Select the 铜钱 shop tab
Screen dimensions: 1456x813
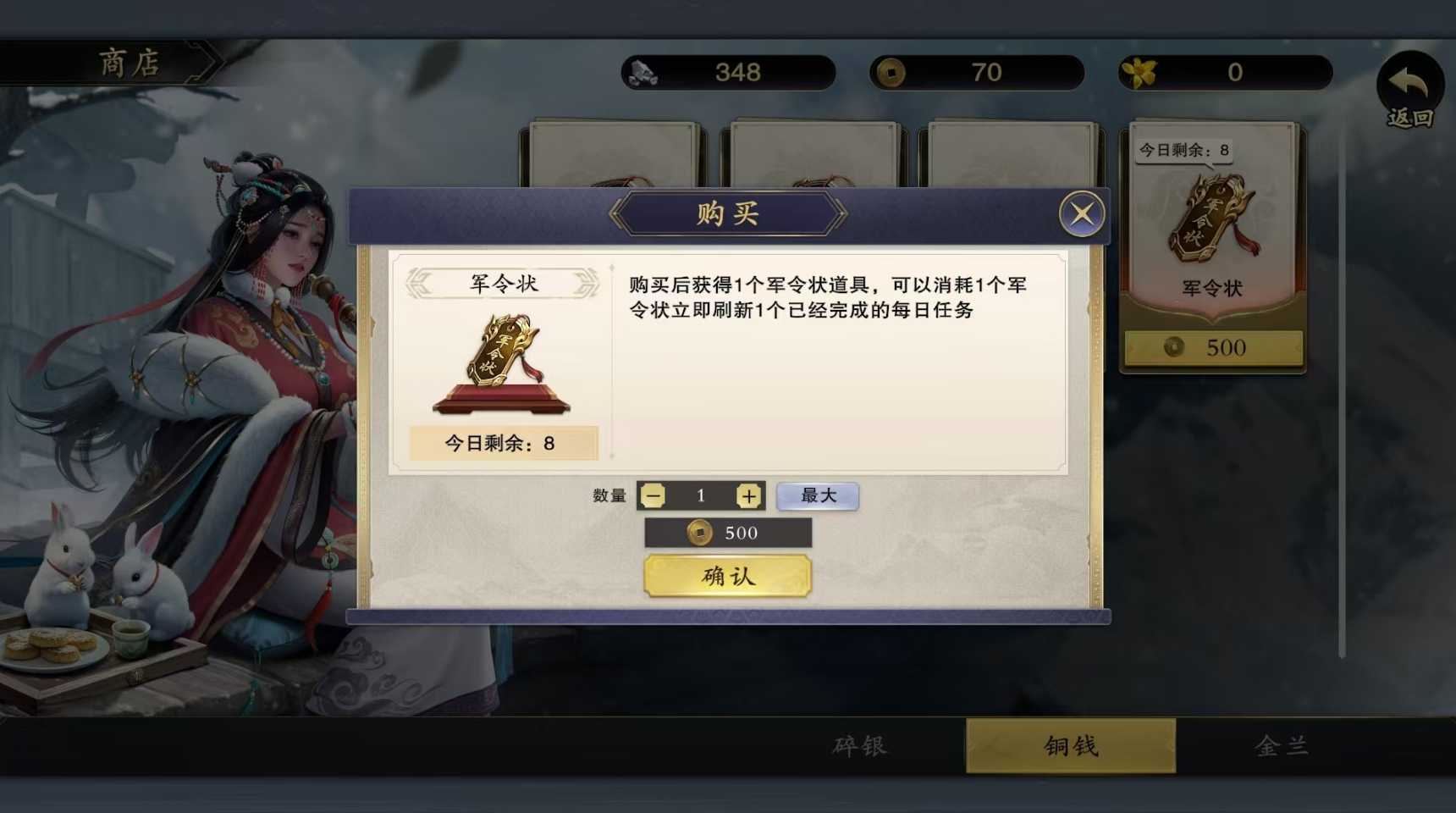pyautogui.click(x=1071, y=746)
